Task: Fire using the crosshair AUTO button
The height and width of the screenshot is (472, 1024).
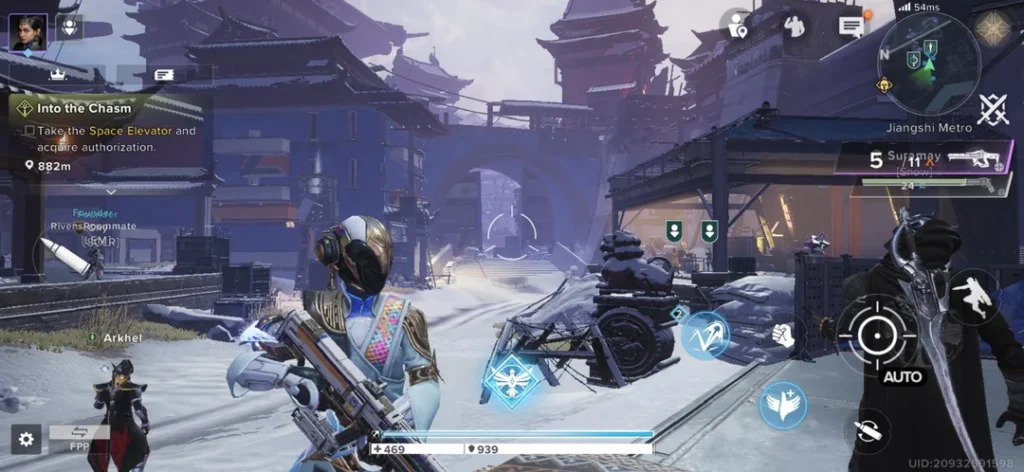Action: click(x=877, y=336)
